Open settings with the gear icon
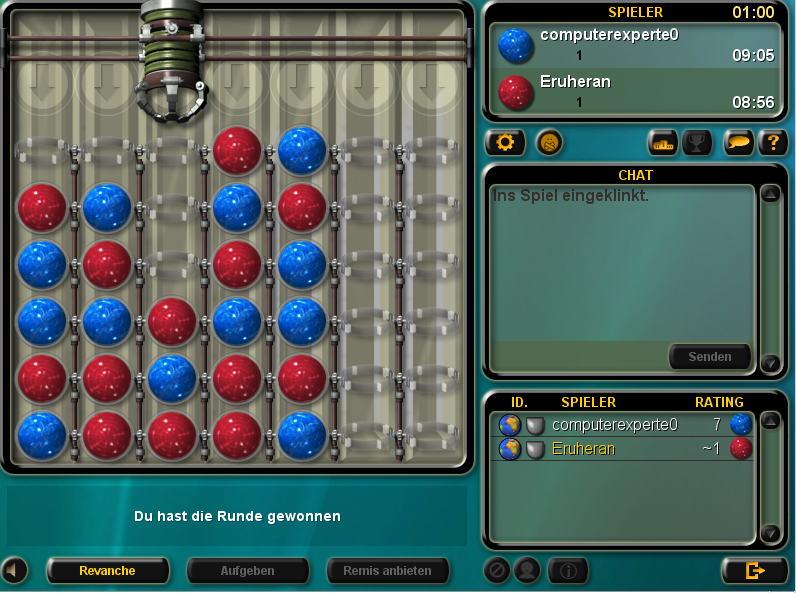Image resolution: width=796 pixels, height=593 pixels. pyautogui.click(x=505, y=142)
